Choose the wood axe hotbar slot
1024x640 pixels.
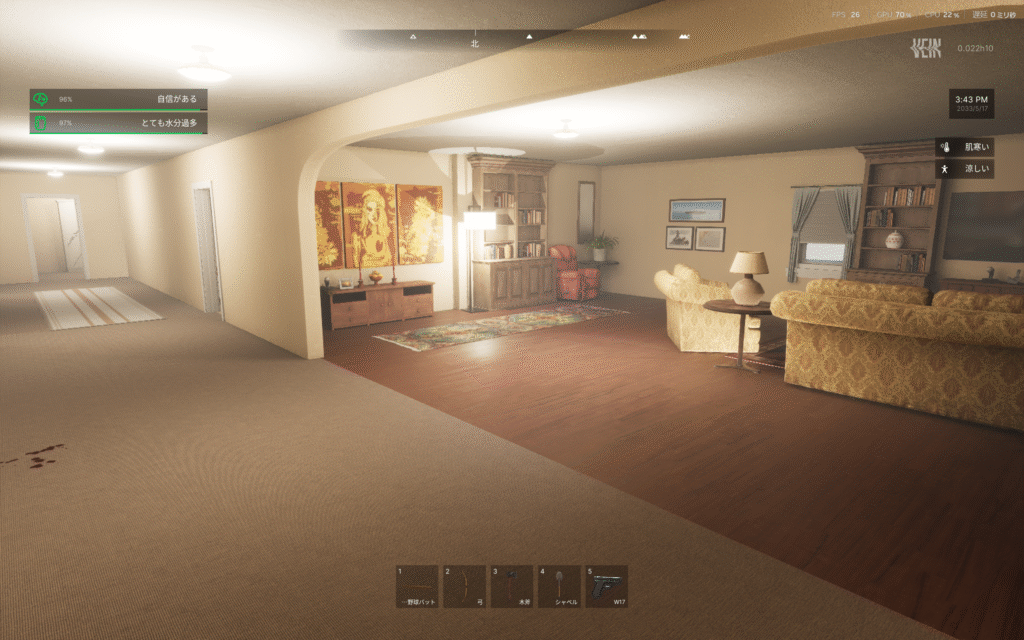coord(512,586)
